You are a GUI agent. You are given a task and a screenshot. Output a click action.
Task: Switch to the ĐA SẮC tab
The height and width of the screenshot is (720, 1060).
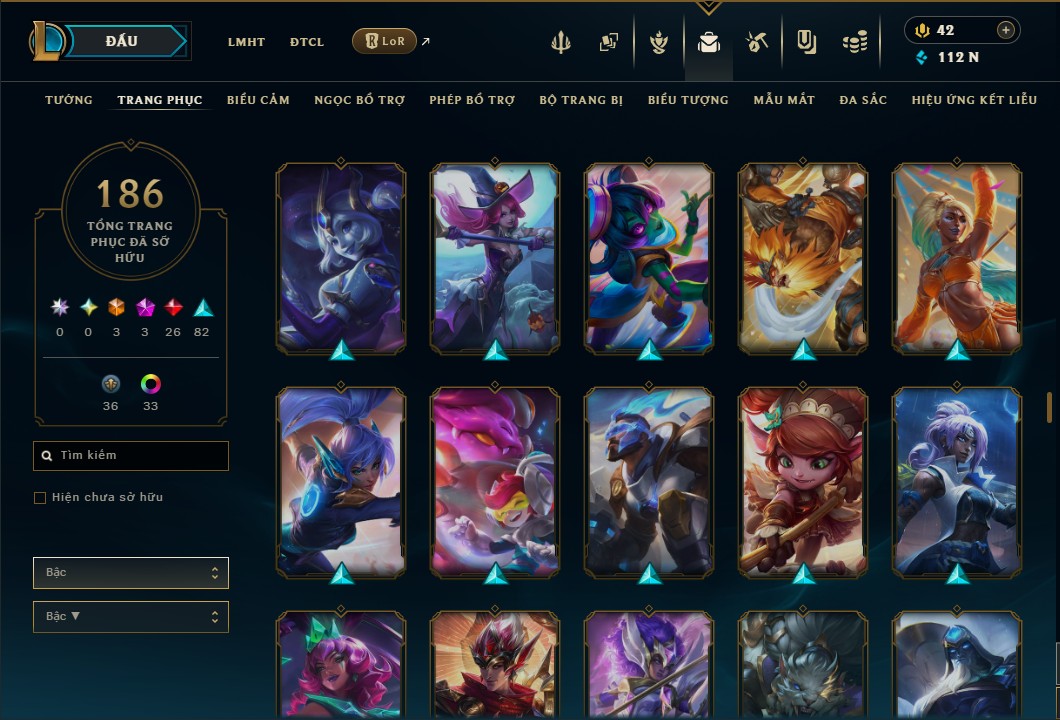point(863,100)
